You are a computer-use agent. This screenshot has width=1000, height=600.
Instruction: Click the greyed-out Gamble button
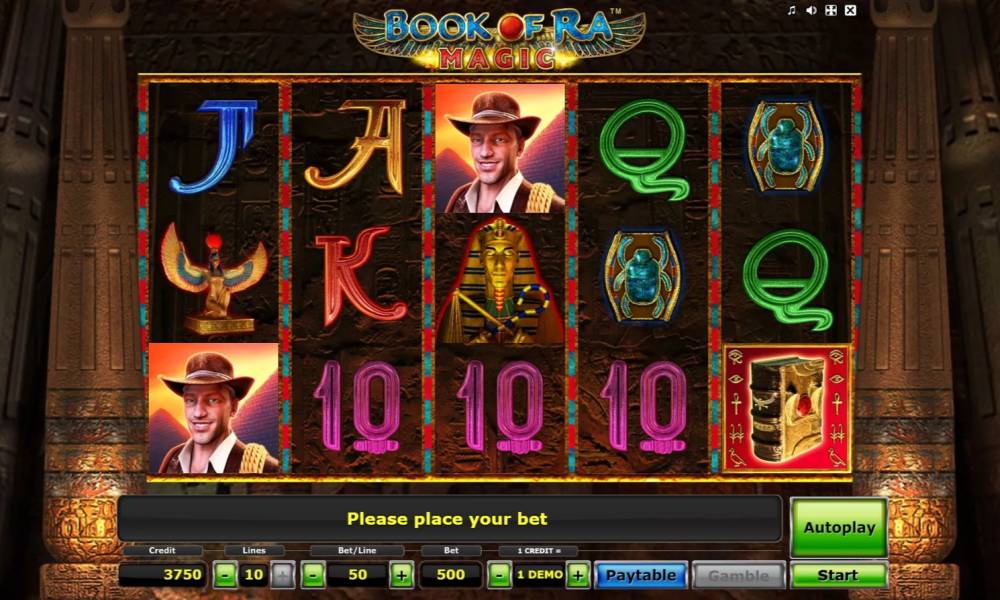[x=739, y=575]
